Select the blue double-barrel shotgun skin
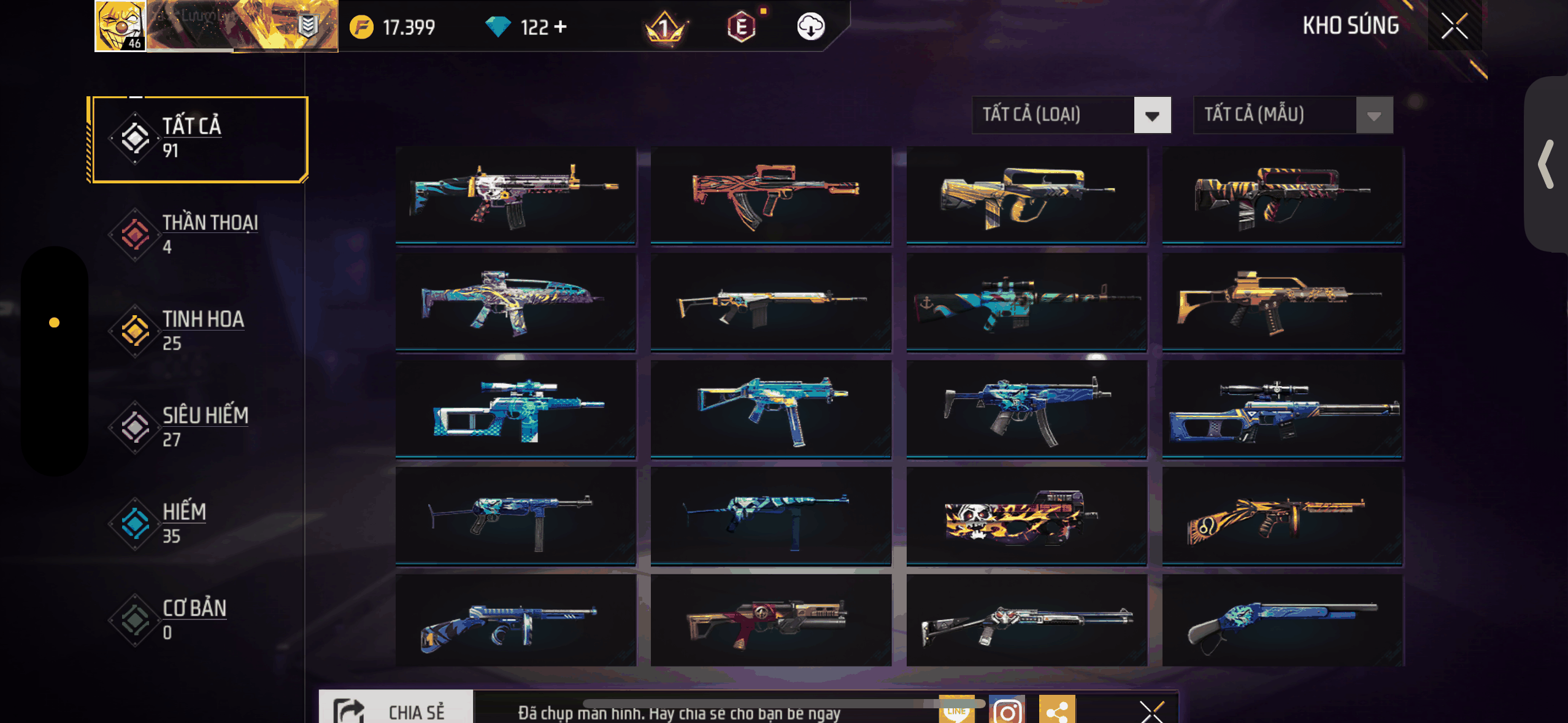The image size is (1568, 723). [1282, 621]
